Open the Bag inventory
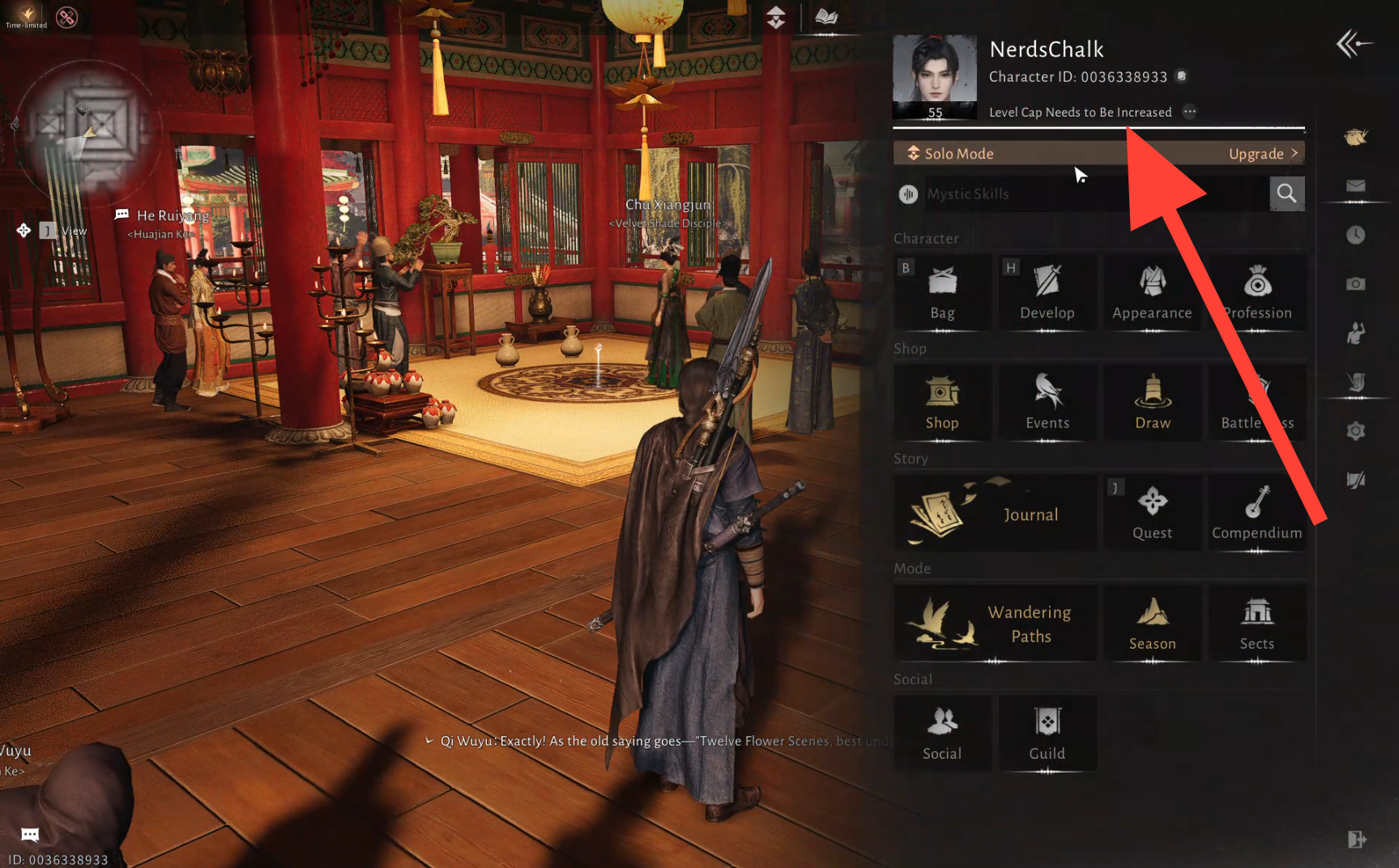This screenshot has width=1399, height=868. coord(942,292)
